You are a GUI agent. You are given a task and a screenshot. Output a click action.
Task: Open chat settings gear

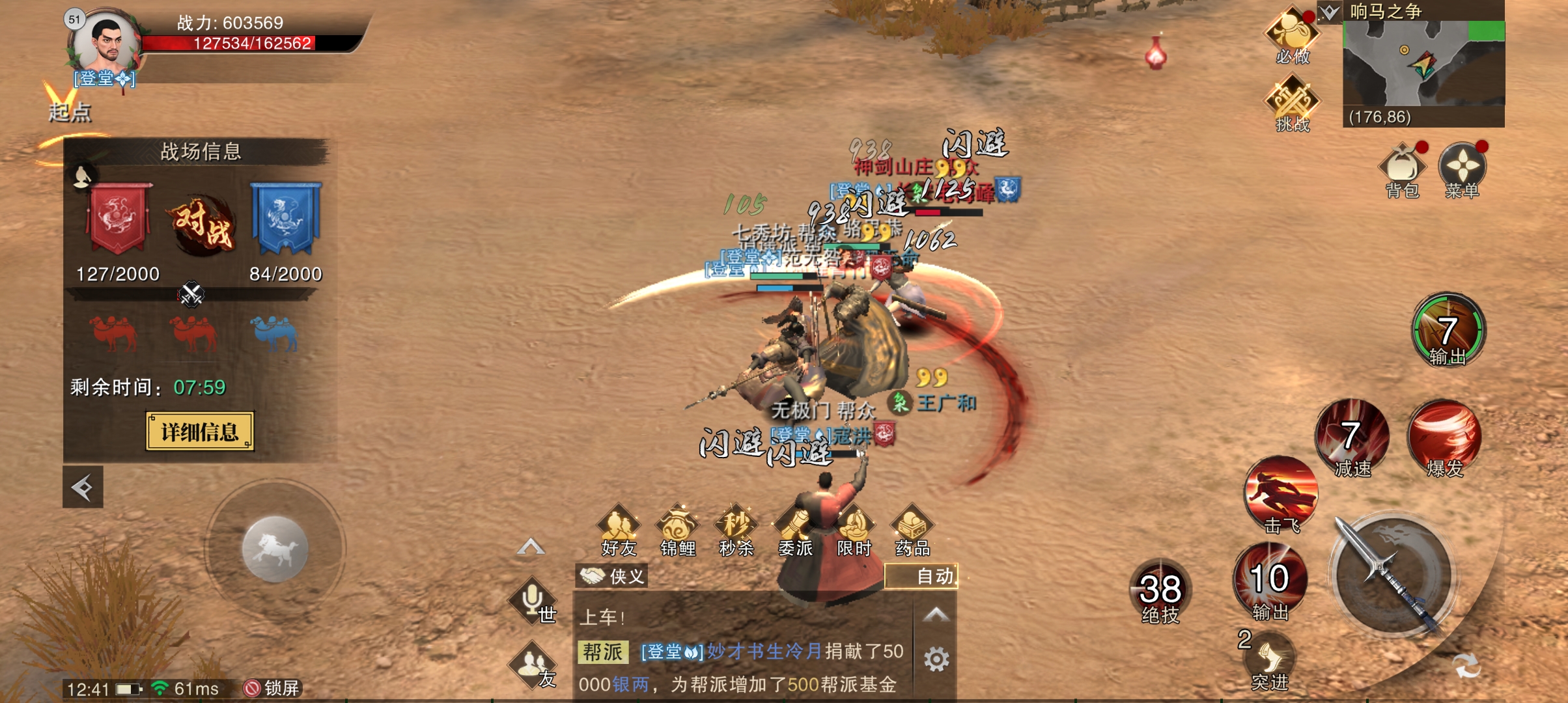(936, 659)
